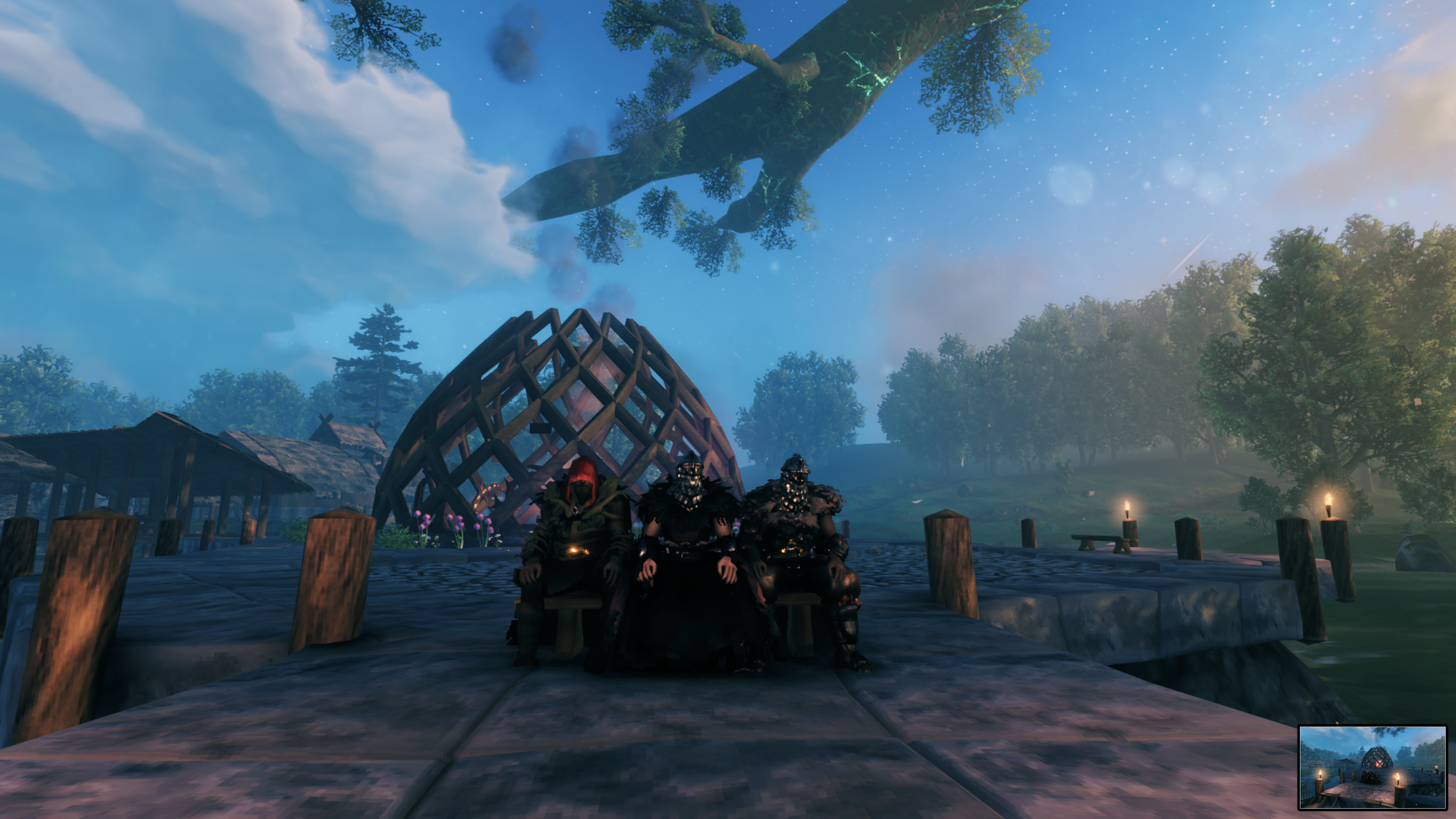Open the screenshot preview thumbnail
This screenshot has width=1456, height=819.
(1372, 767)
